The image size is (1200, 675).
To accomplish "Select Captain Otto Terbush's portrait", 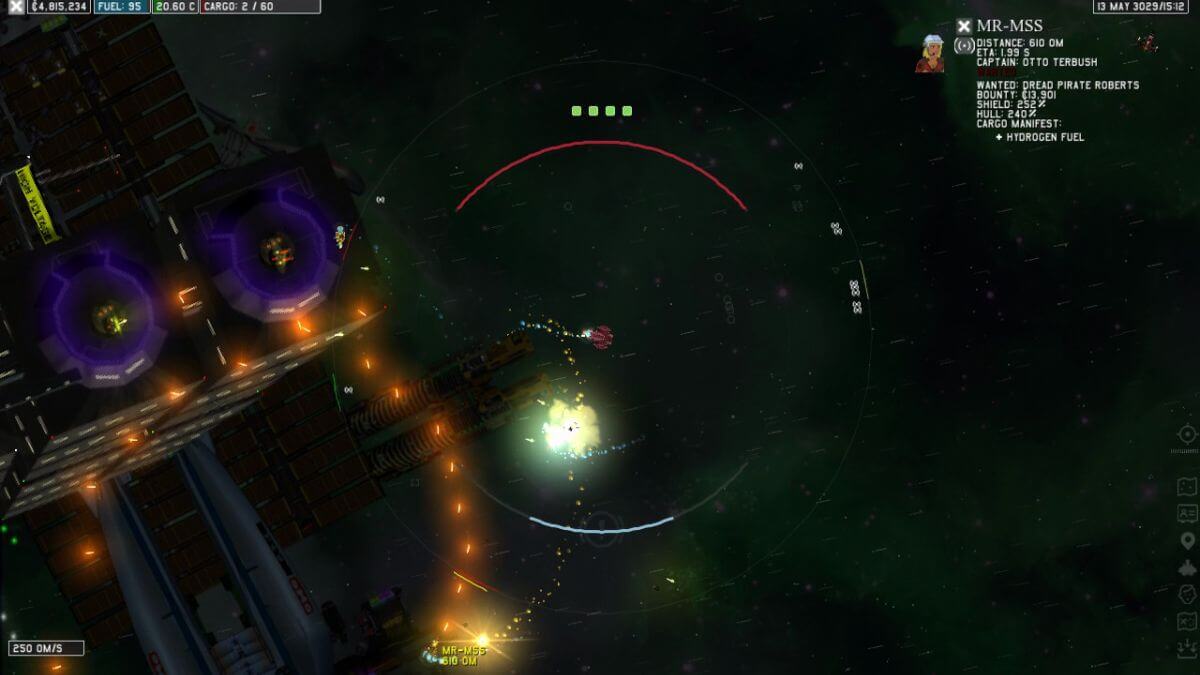I will [x=930, y=53].
